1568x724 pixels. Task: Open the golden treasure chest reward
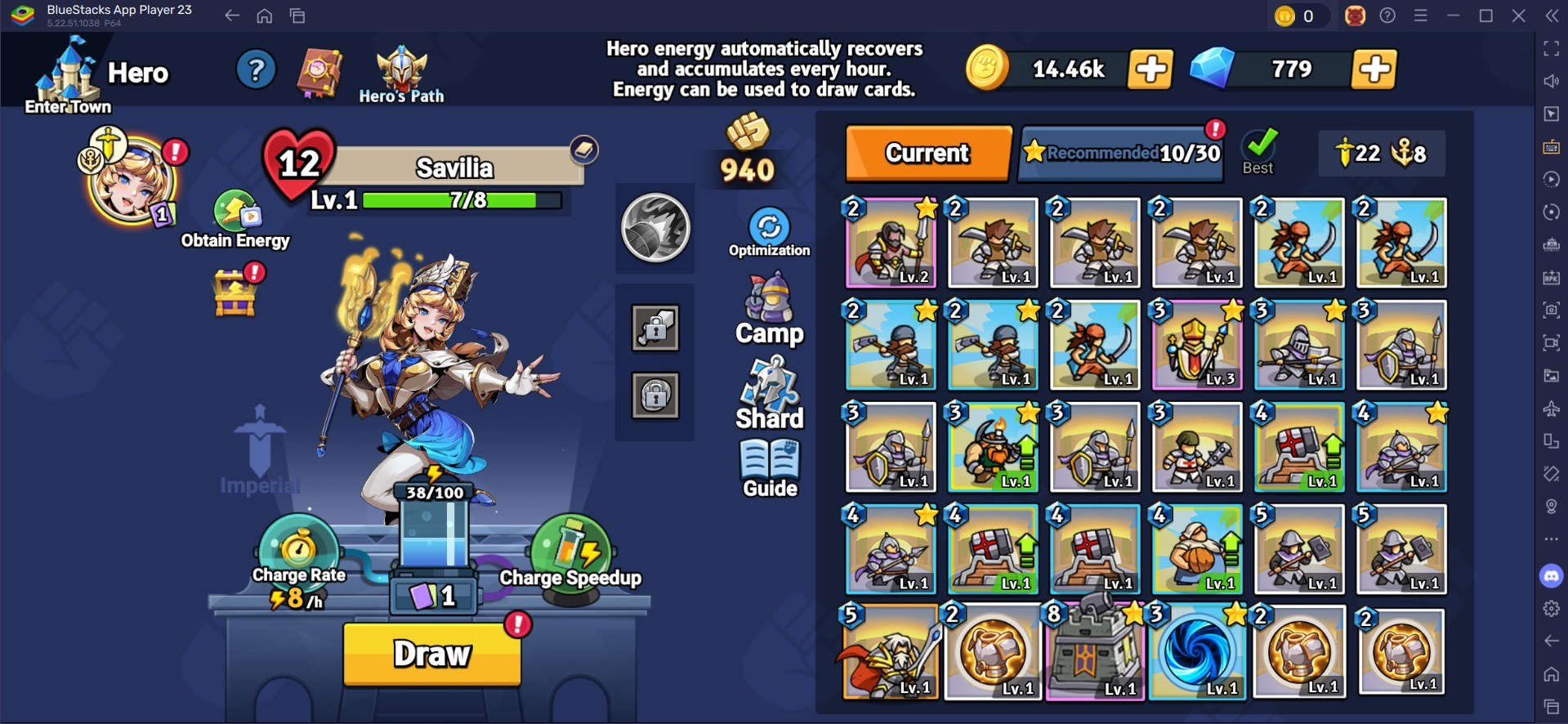[x=235, y=292]
